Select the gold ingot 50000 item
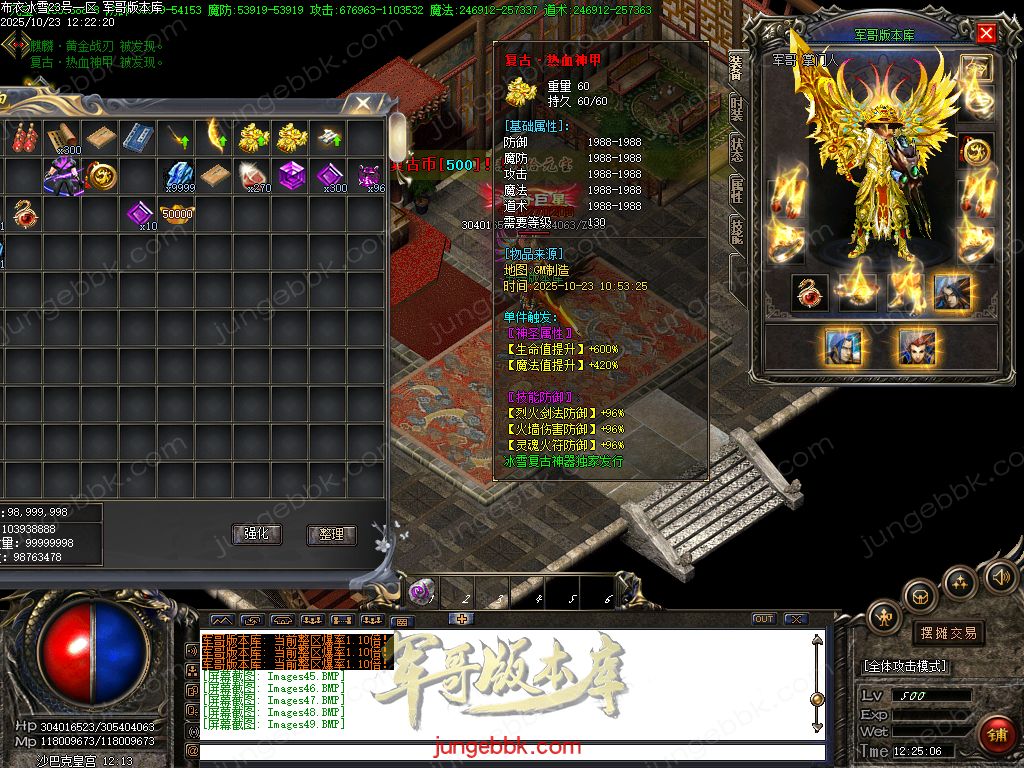This screenshot has width=1024, height=768. [x=177, y=213]
